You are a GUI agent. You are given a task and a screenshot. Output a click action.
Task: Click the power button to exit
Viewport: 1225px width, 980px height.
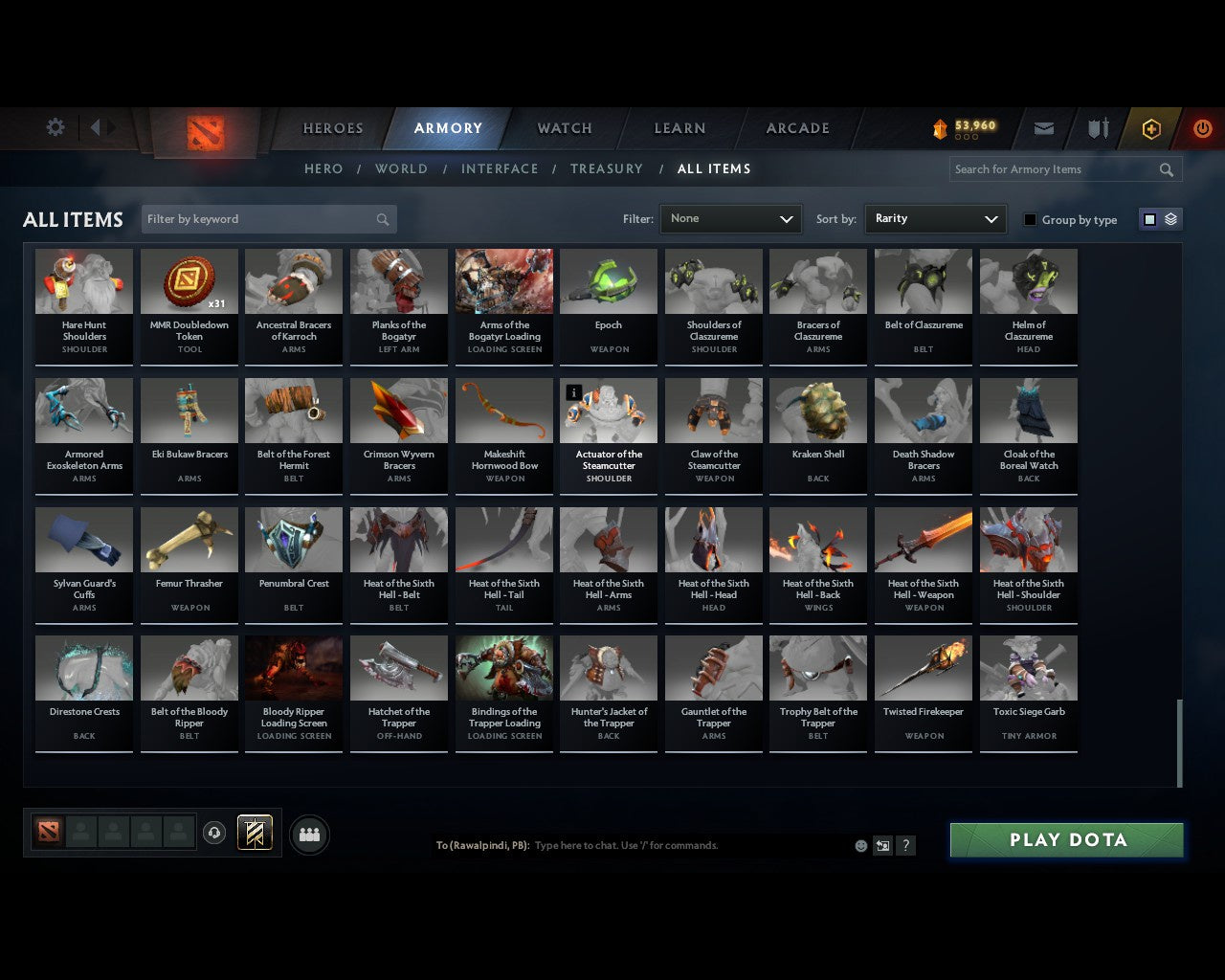click(1202, 128)
